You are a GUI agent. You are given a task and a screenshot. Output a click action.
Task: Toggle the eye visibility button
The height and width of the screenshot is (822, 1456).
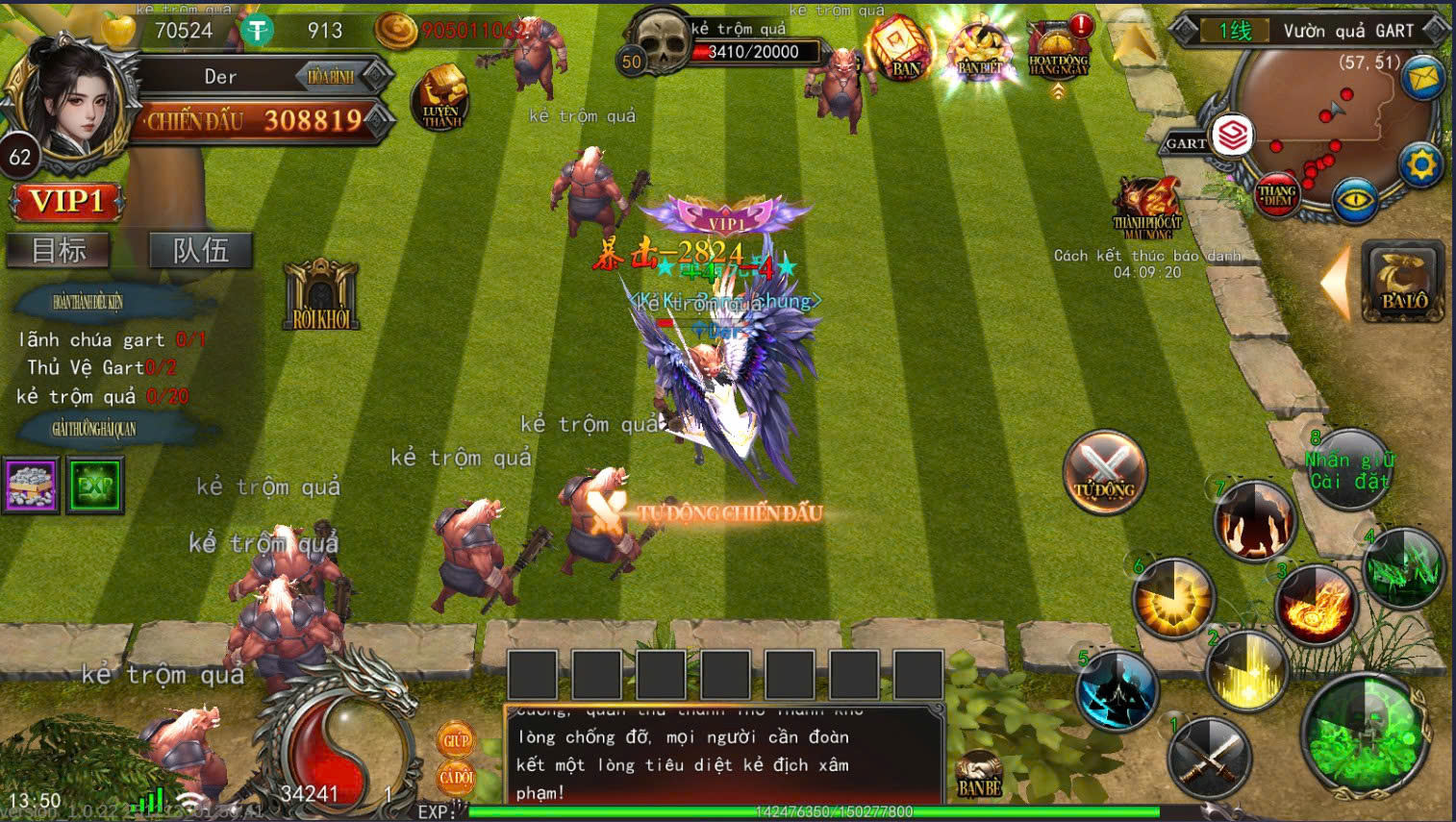coord(1355,200)
